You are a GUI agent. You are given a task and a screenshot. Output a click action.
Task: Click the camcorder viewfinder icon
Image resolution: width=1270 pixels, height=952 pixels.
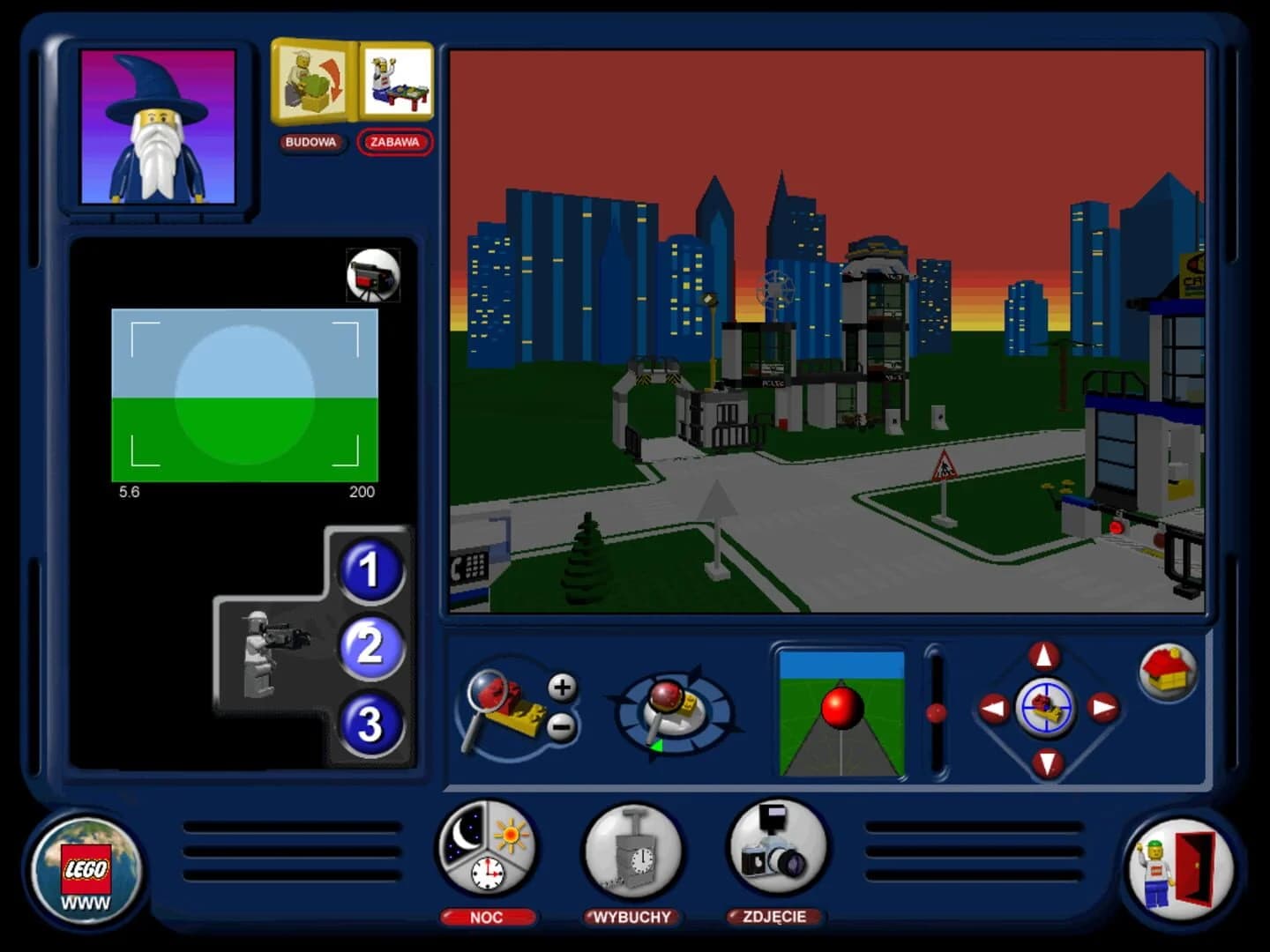374,274
